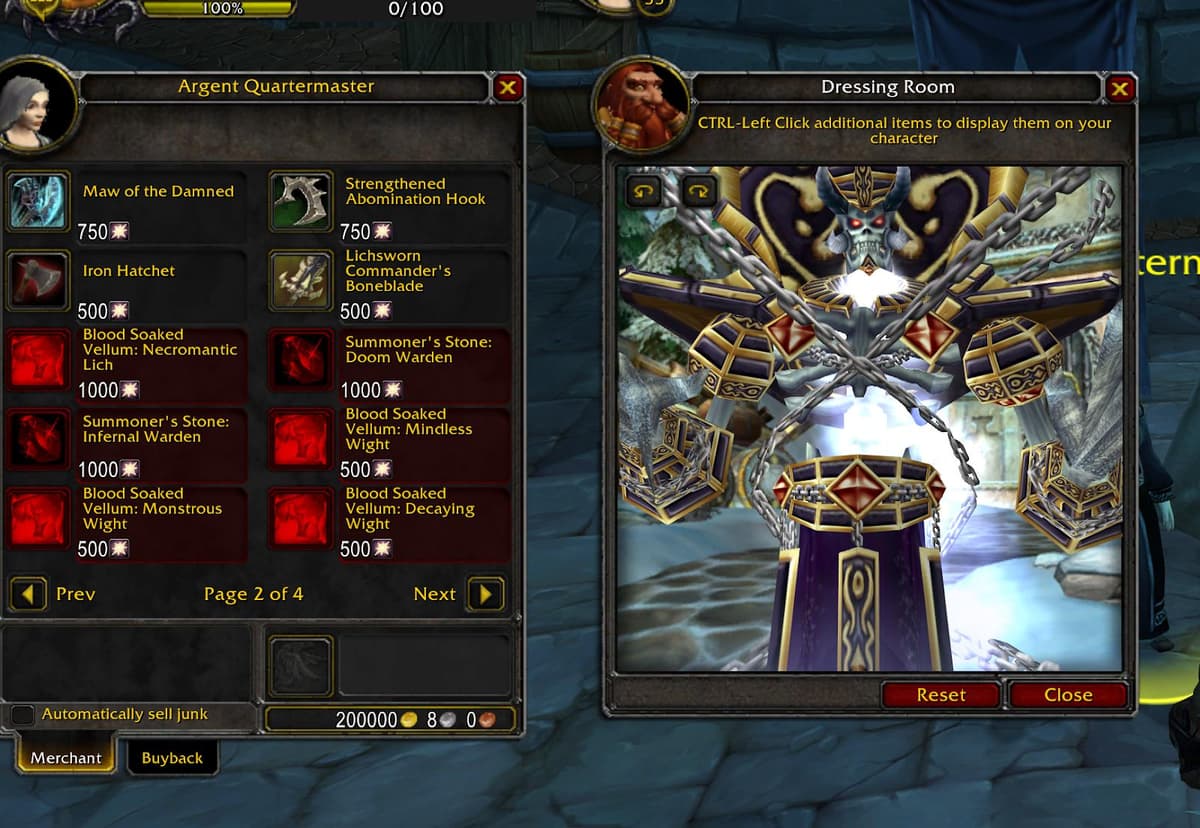
Task: Toggle the Automatically sell junk checkbox
Action: [22, 715]
